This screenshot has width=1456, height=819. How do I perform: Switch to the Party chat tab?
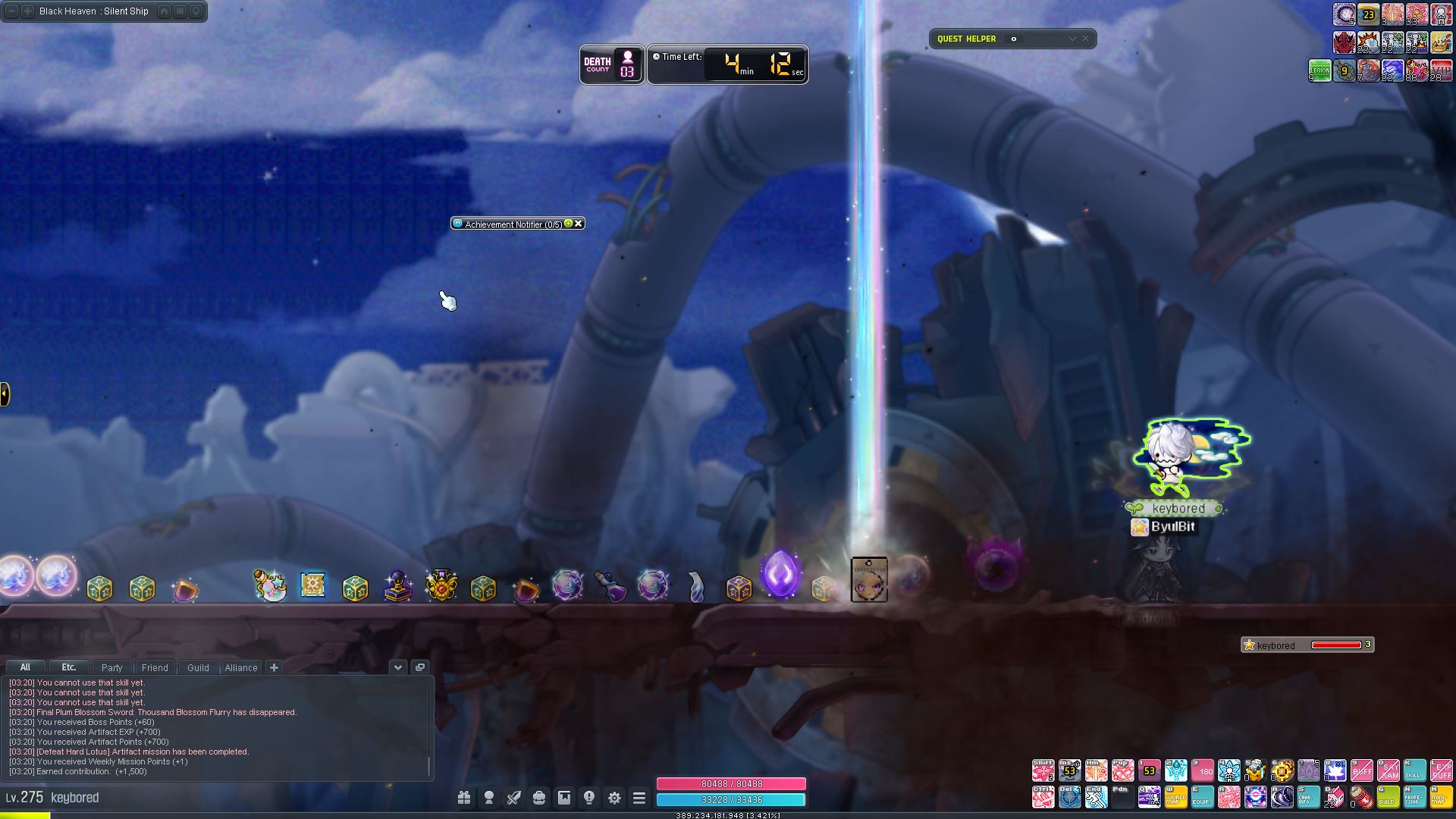tap(111, 668)
